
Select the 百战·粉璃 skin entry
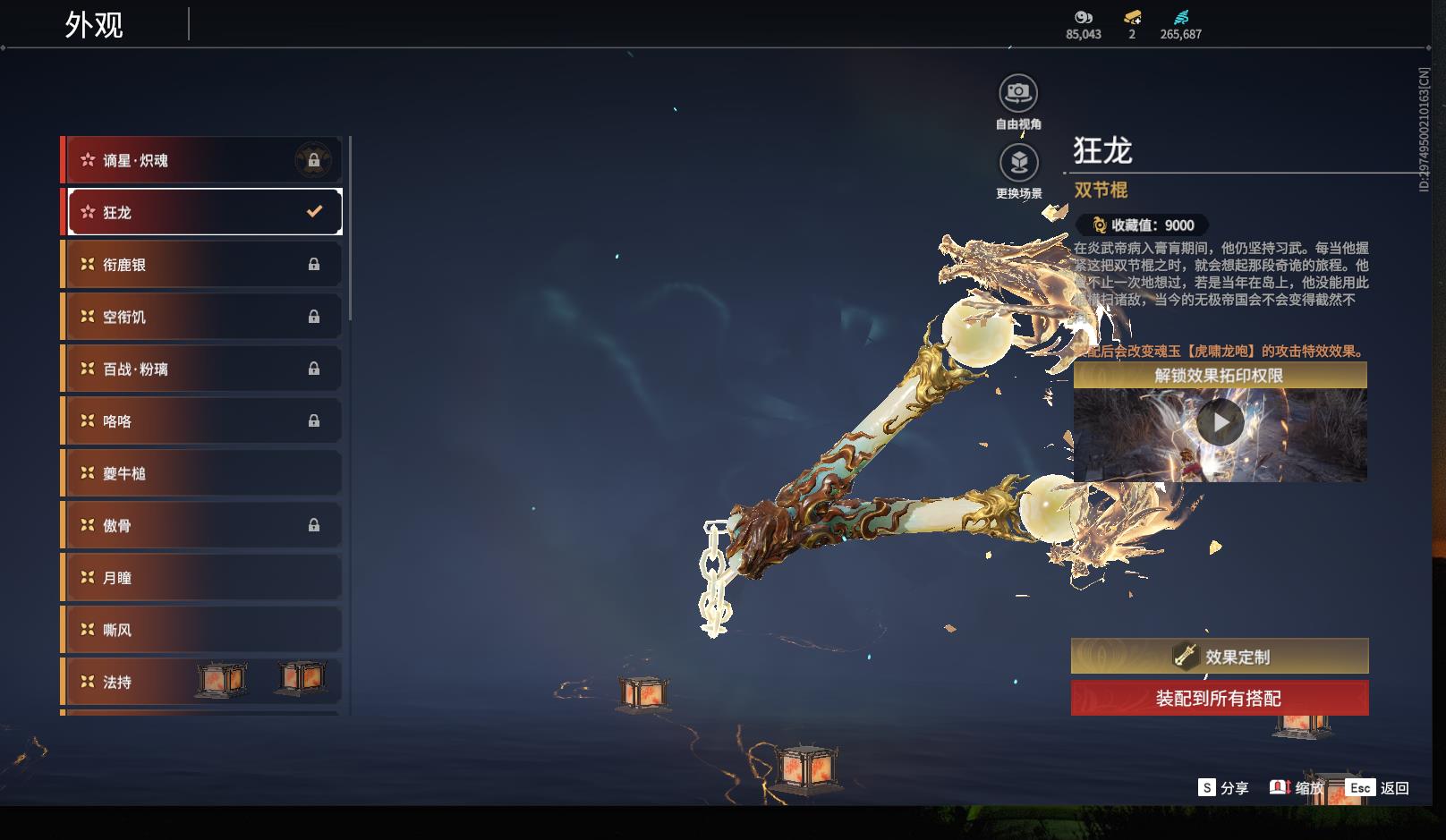click(x=201, y=369)
